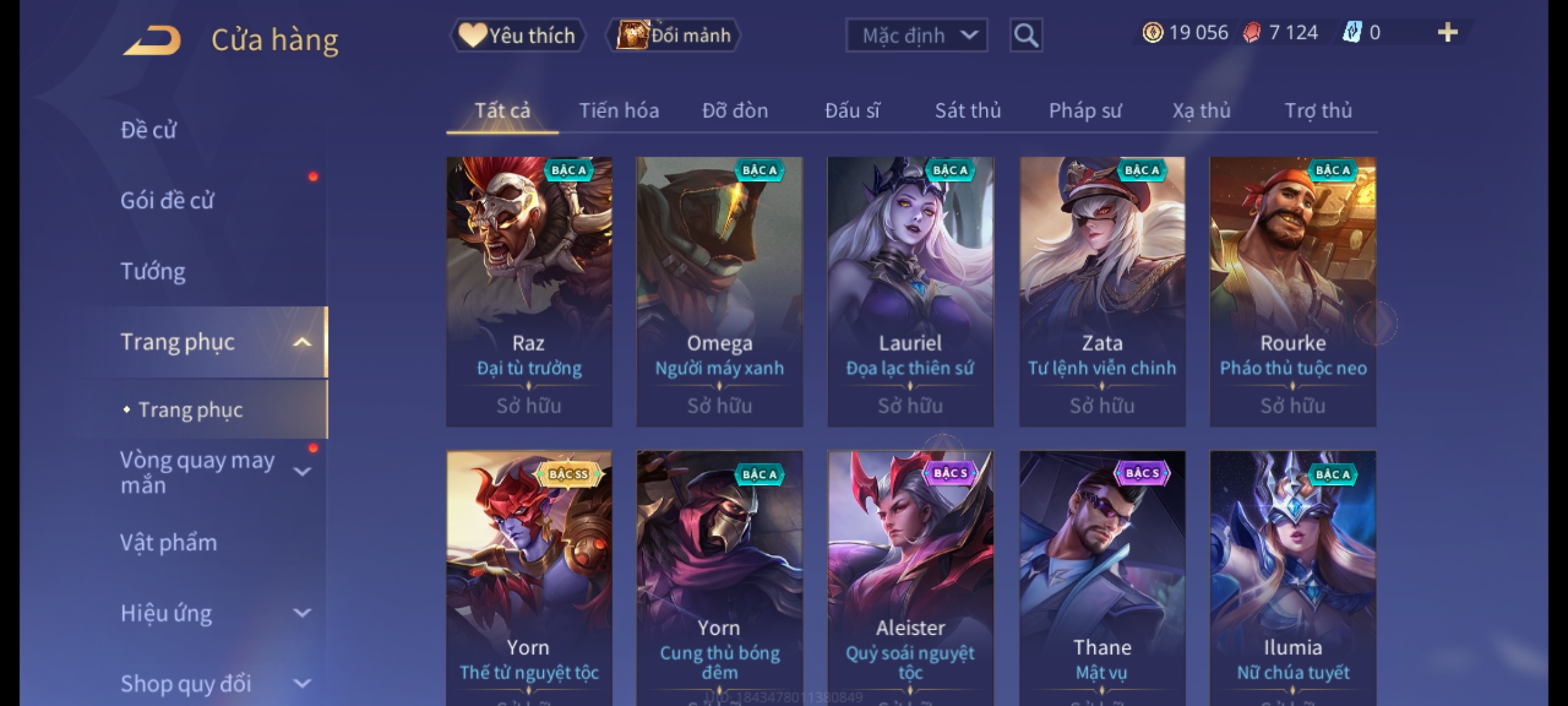Show the Pháp sư skins tab
1568x706 pixels.
(1085, 110)
